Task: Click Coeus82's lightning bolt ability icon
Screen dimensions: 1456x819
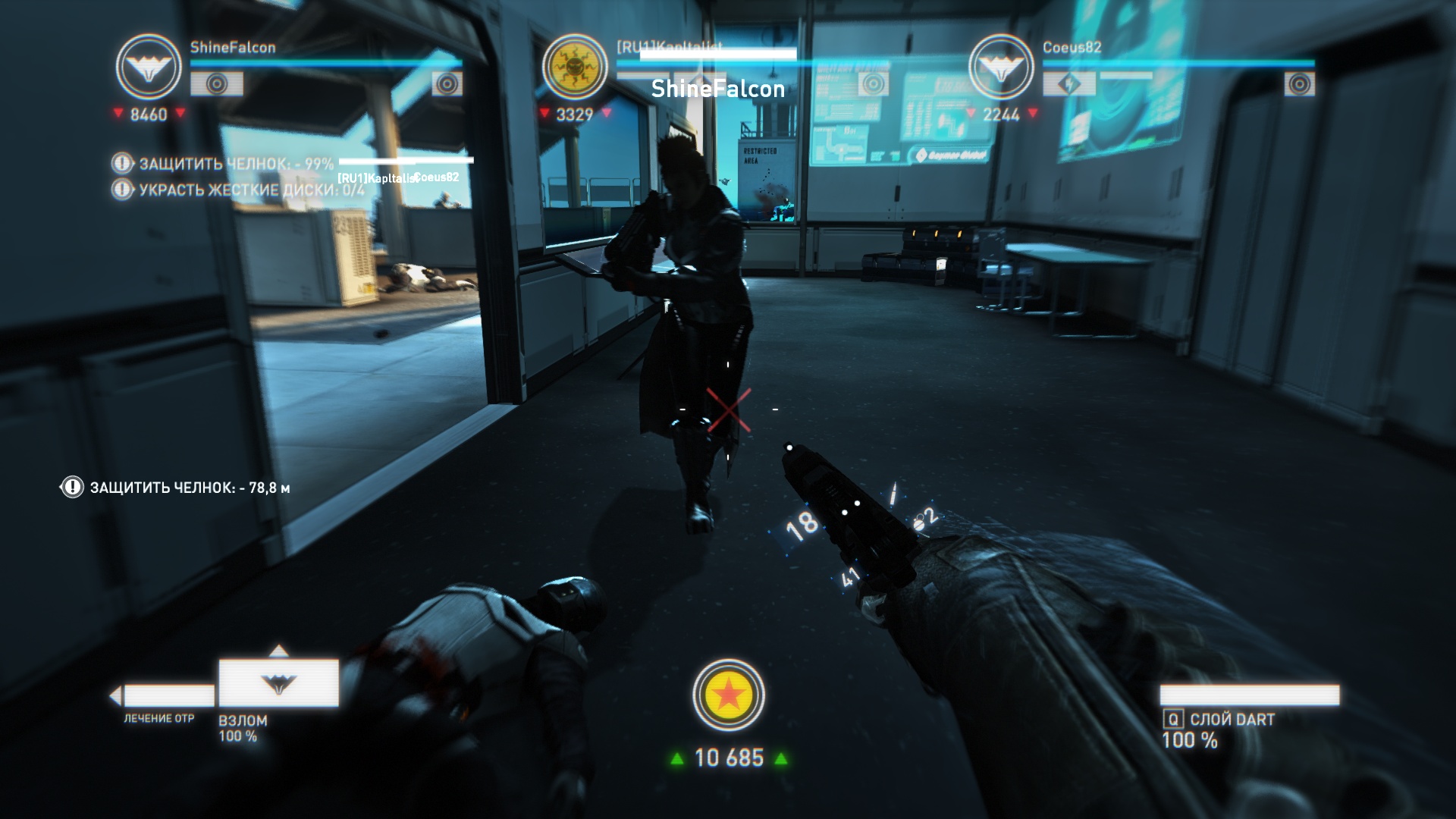Action: (1068, 84)
